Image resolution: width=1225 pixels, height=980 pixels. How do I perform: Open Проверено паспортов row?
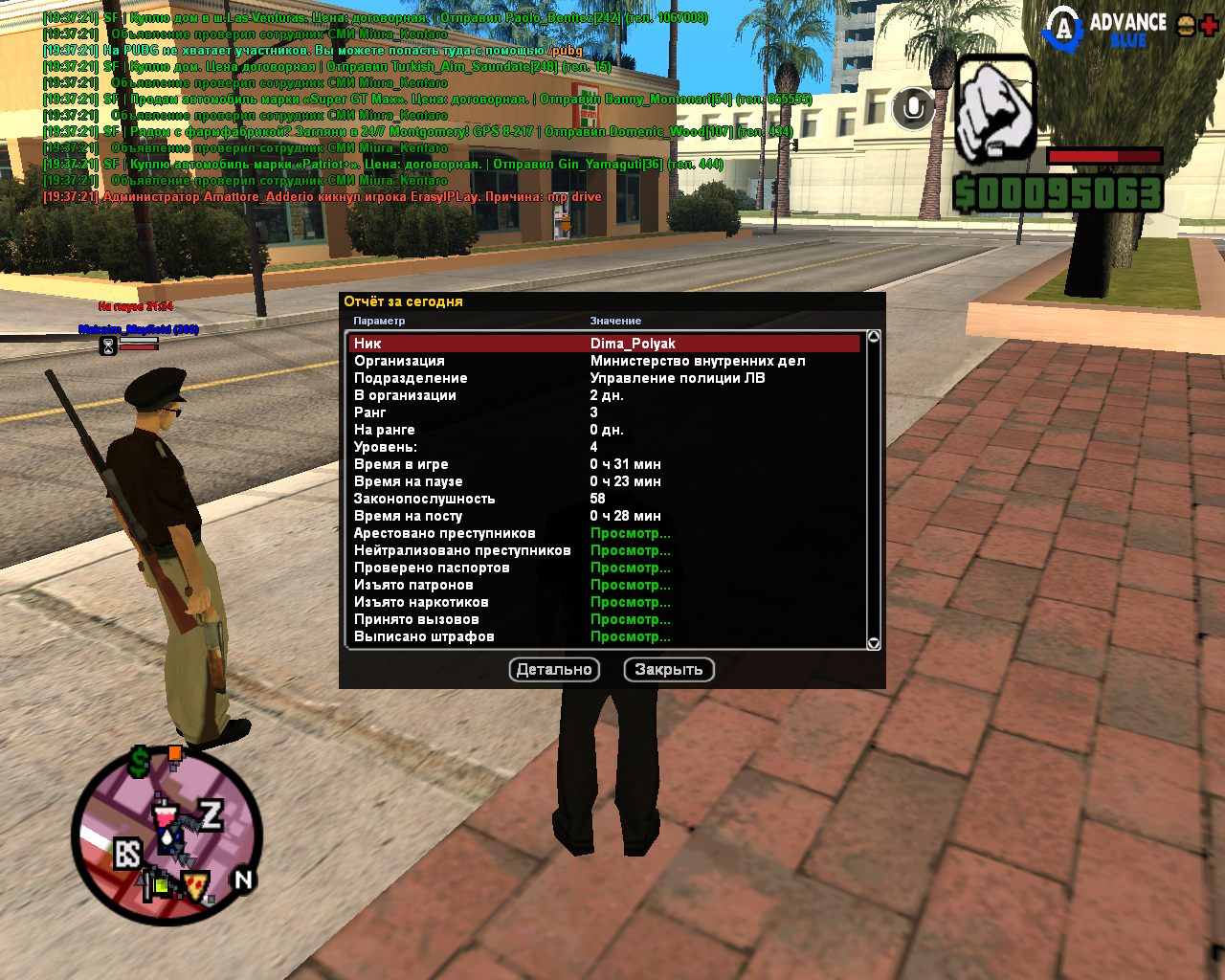coord(630,568)
